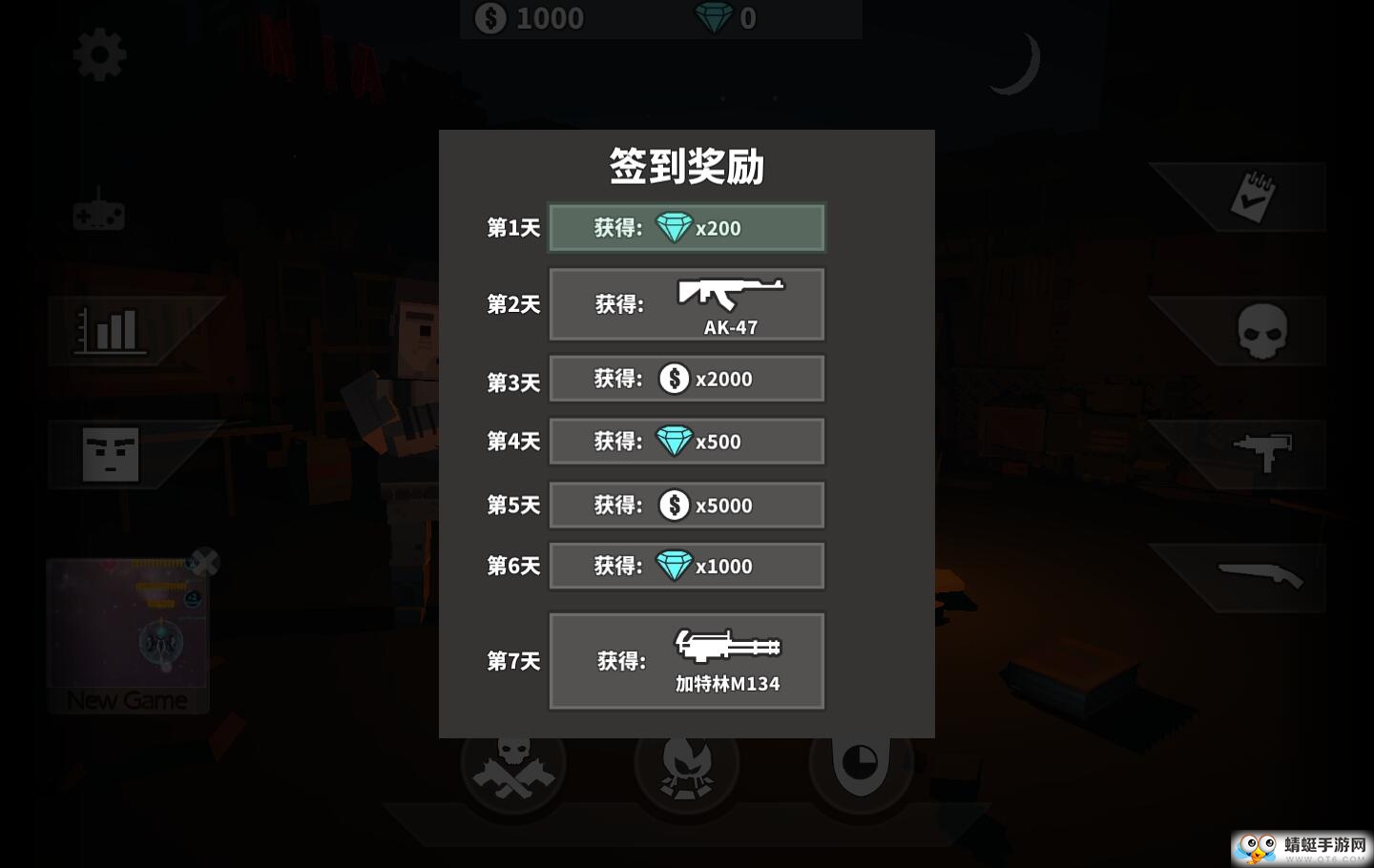Open the settings gear icon

click(x=98, y=52)
